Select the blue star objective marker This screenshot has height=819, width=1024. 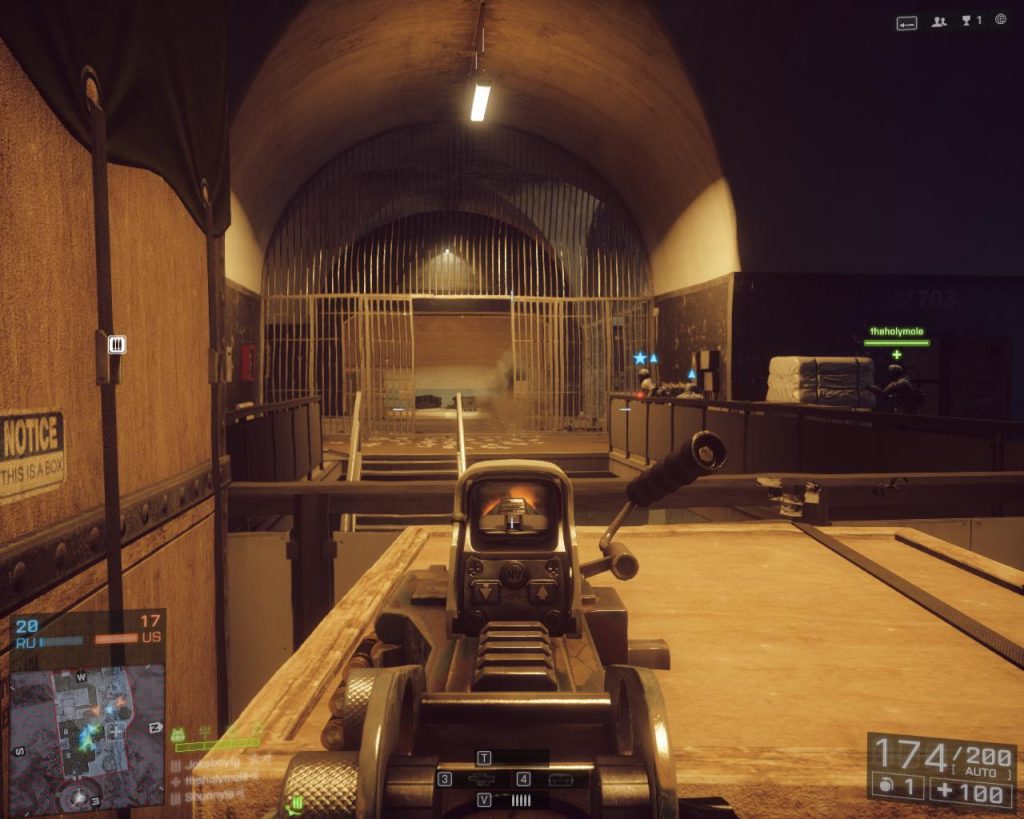coord(640,357)
